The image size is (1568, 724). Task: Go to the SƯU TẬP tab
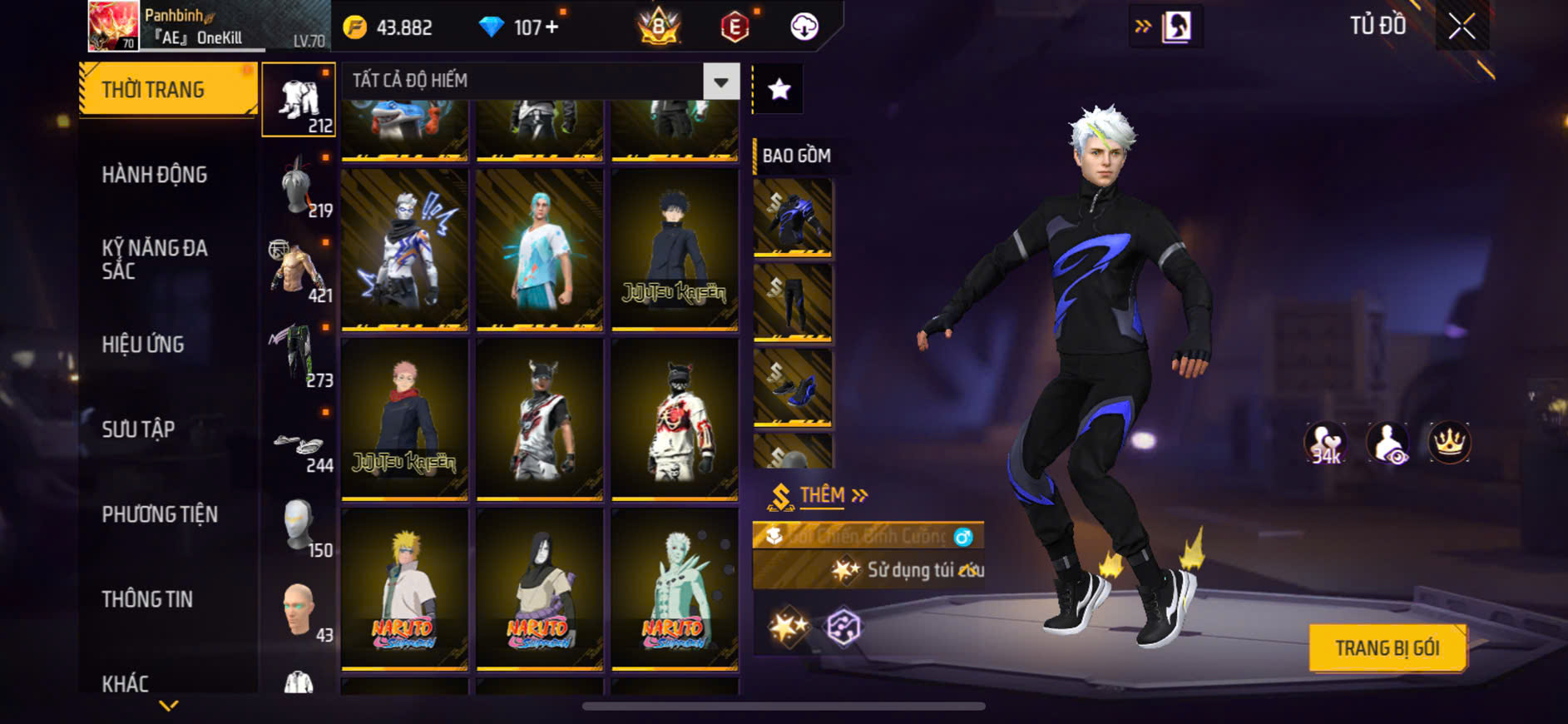click(138, 429)
